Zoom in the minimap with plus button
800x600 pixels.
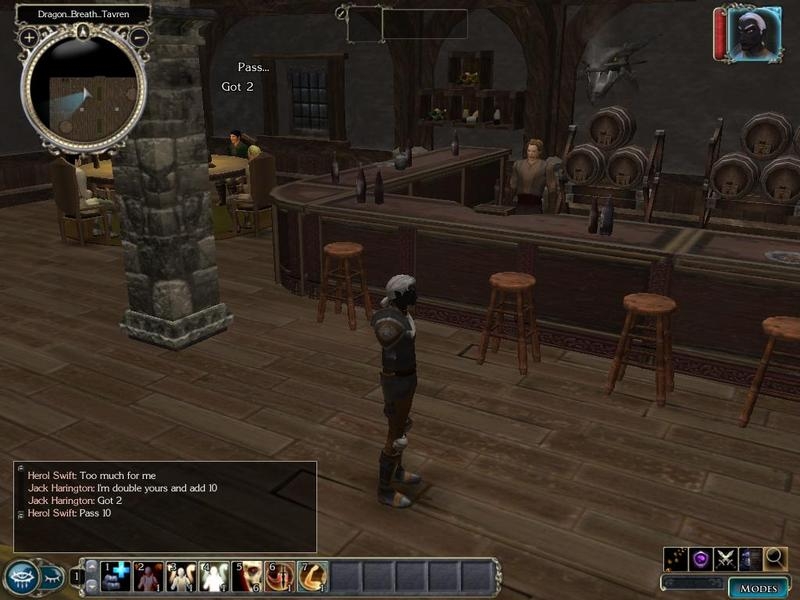29,37
